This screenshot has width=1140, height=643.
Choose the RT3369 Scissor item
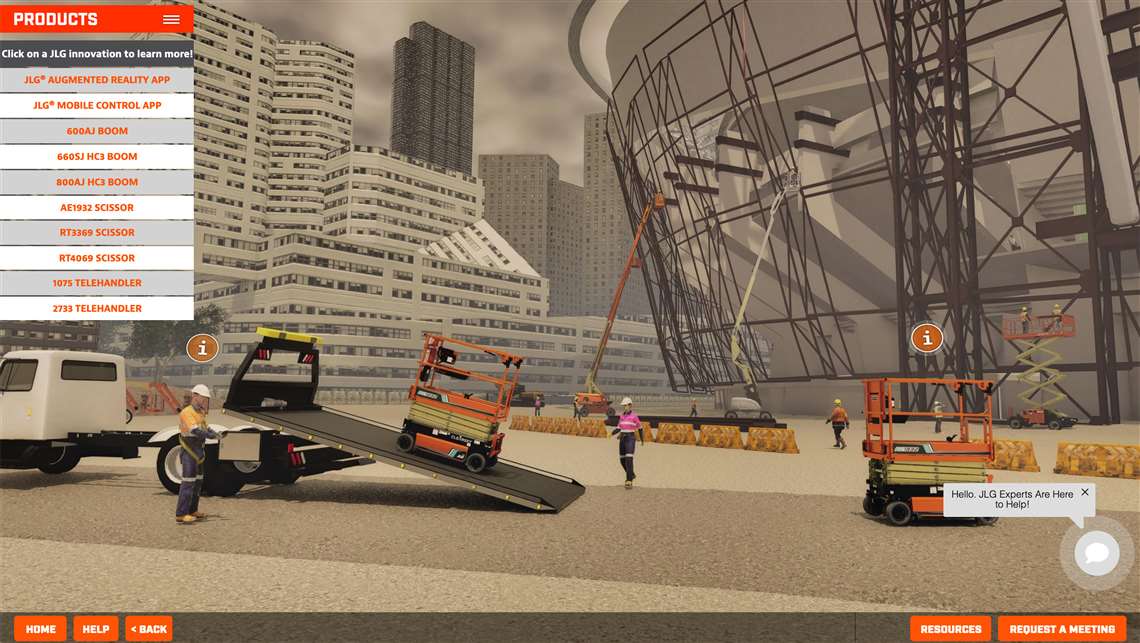point(97,232)
